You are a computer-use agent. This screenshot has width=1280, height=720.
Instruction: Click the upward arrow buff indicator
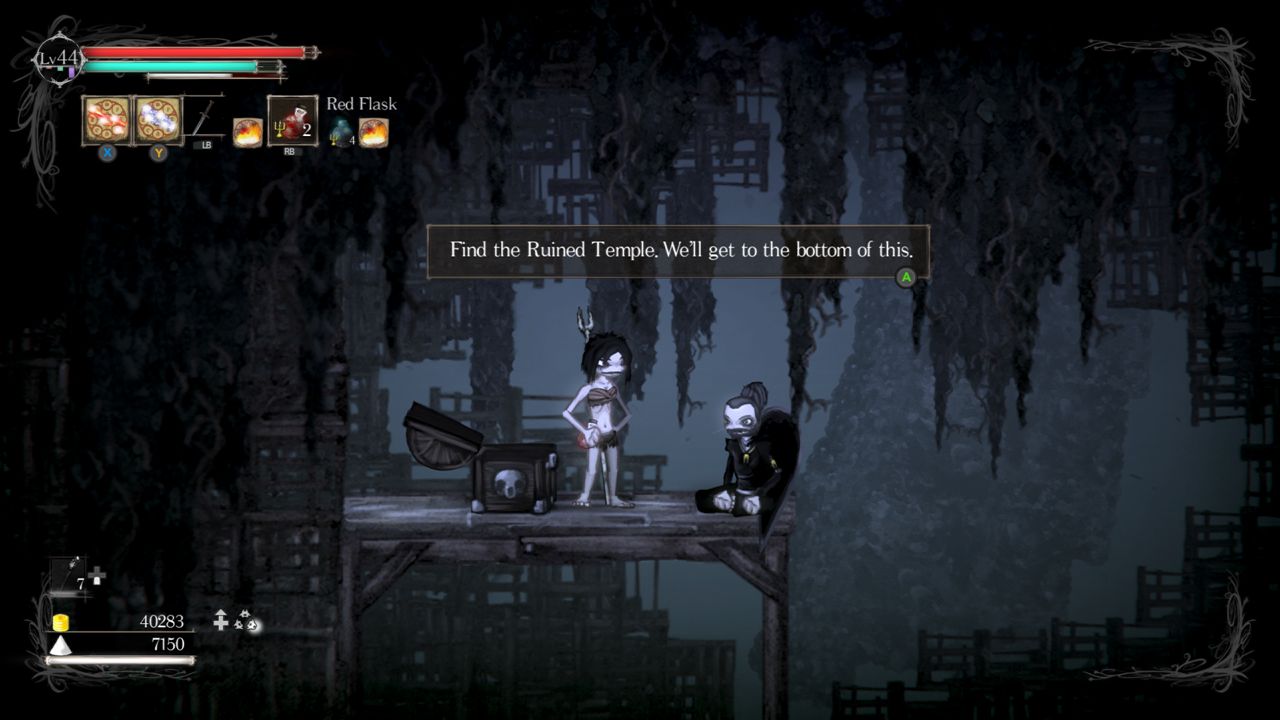click(x=219, y=621)
